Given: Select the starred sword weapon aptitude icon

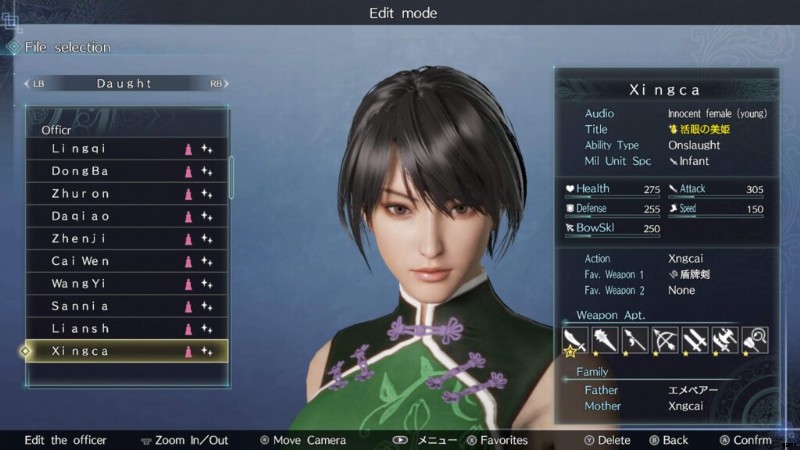Looking at the screenshot, I should pyautogui.click(x=575, y=341).
